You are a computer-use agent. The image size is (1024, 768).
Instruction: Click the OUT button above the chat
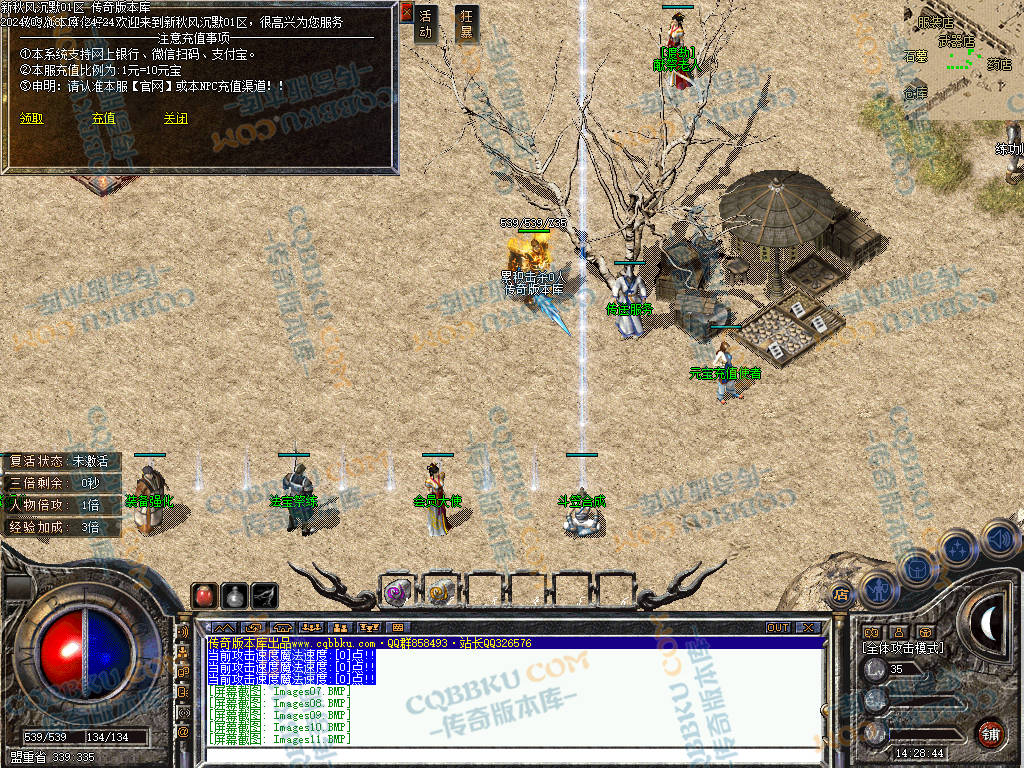(x=778, y=627)
